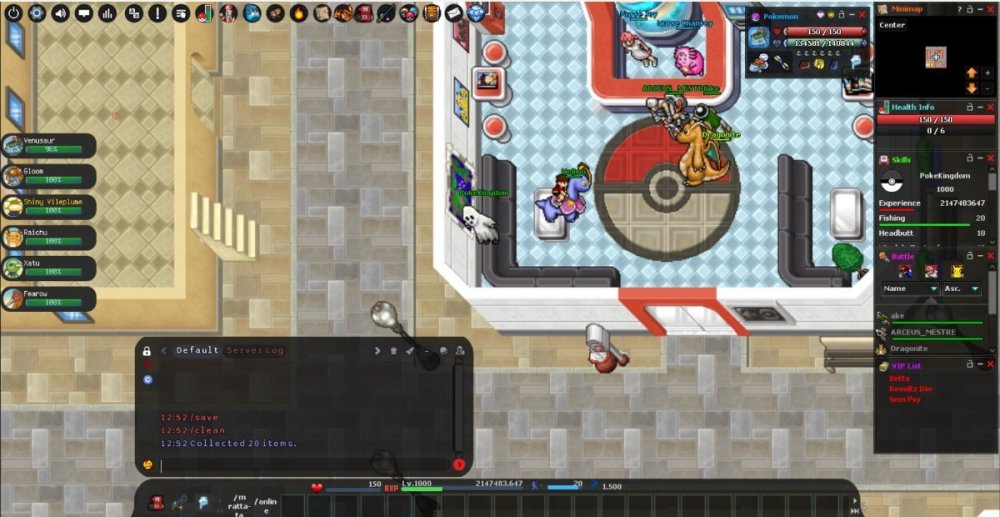This screenshot has width=1000, height=517.
Task: Open the Asc. order dropdown in Battle
Action: (x=962, y=289)
